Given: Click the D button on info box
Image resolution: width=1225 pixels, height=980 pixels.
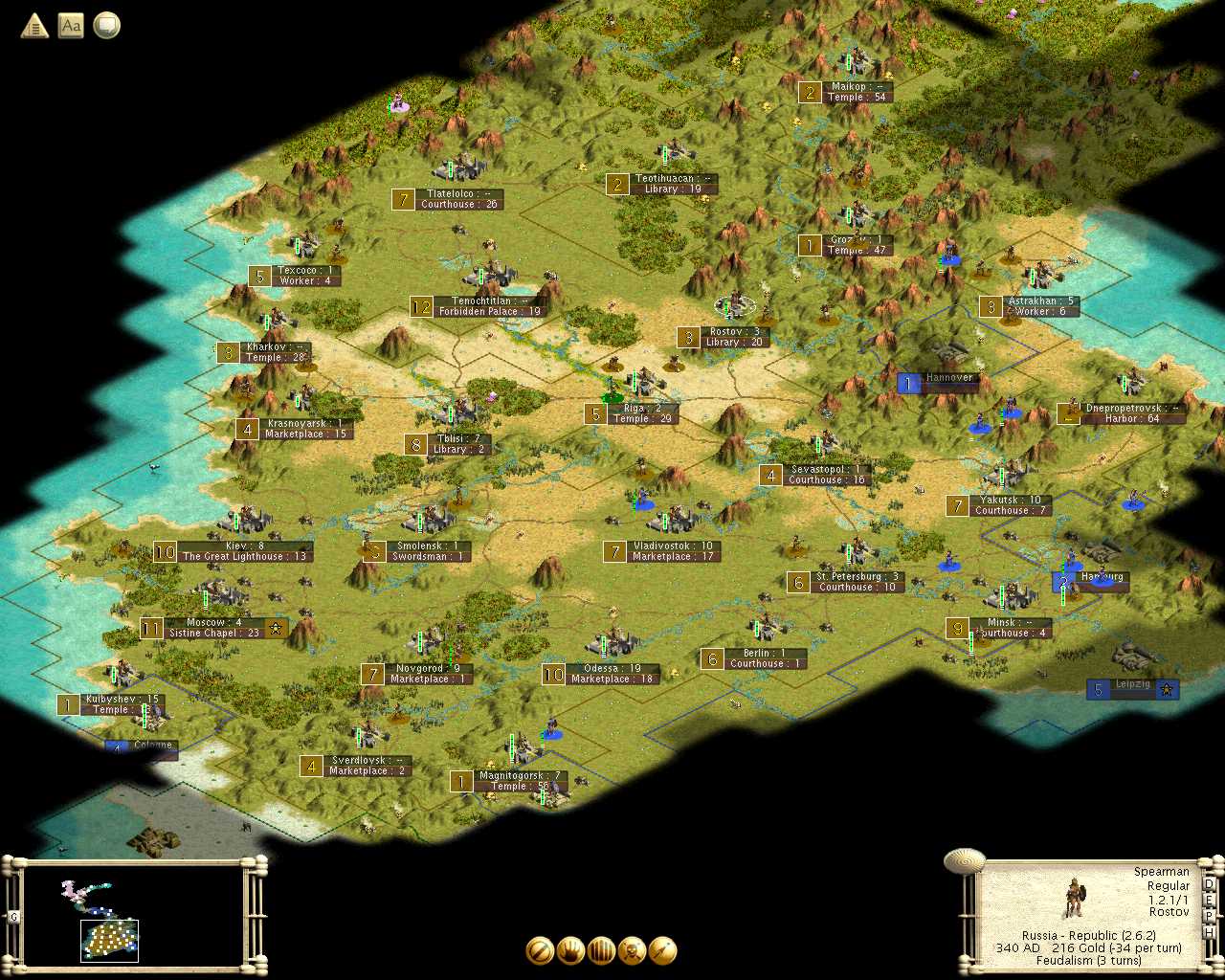Looking at the screenshot, I should coord(1209,884).
